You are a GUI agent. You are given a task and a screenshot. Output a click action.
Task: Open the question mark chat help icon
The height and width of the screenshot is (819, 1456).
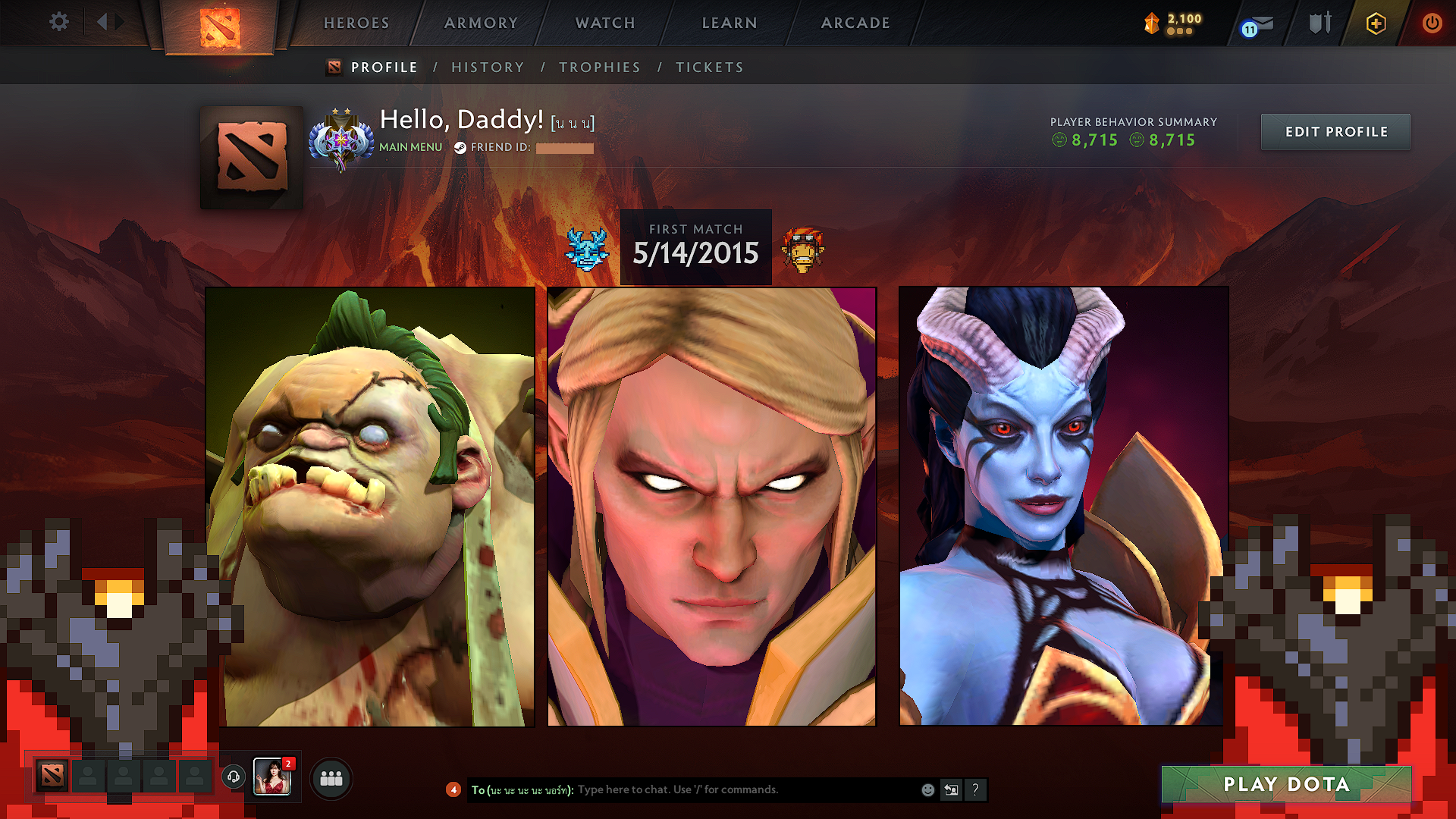976,789
